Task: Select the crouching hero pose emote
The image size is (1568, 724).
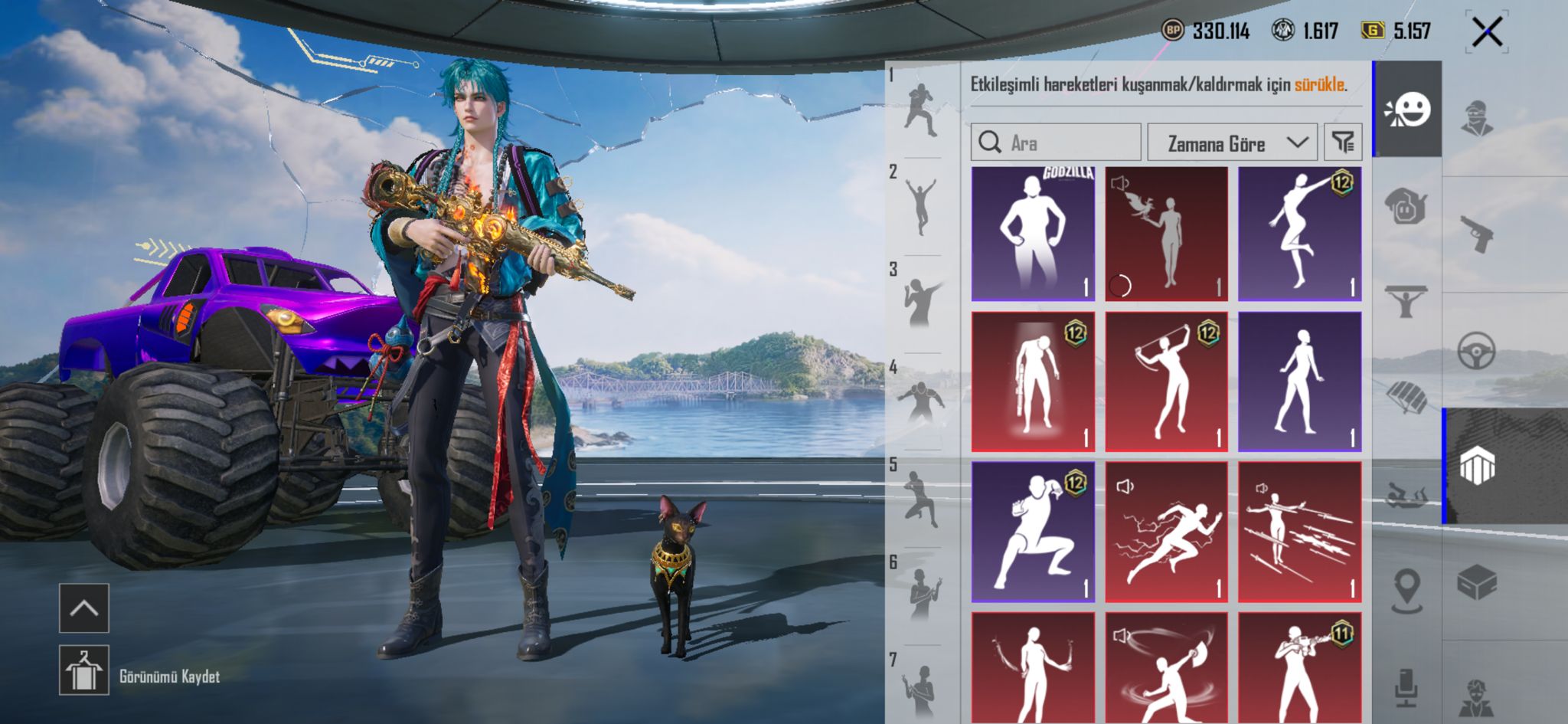Action: pyautogui.click(x=1032, y=532)
